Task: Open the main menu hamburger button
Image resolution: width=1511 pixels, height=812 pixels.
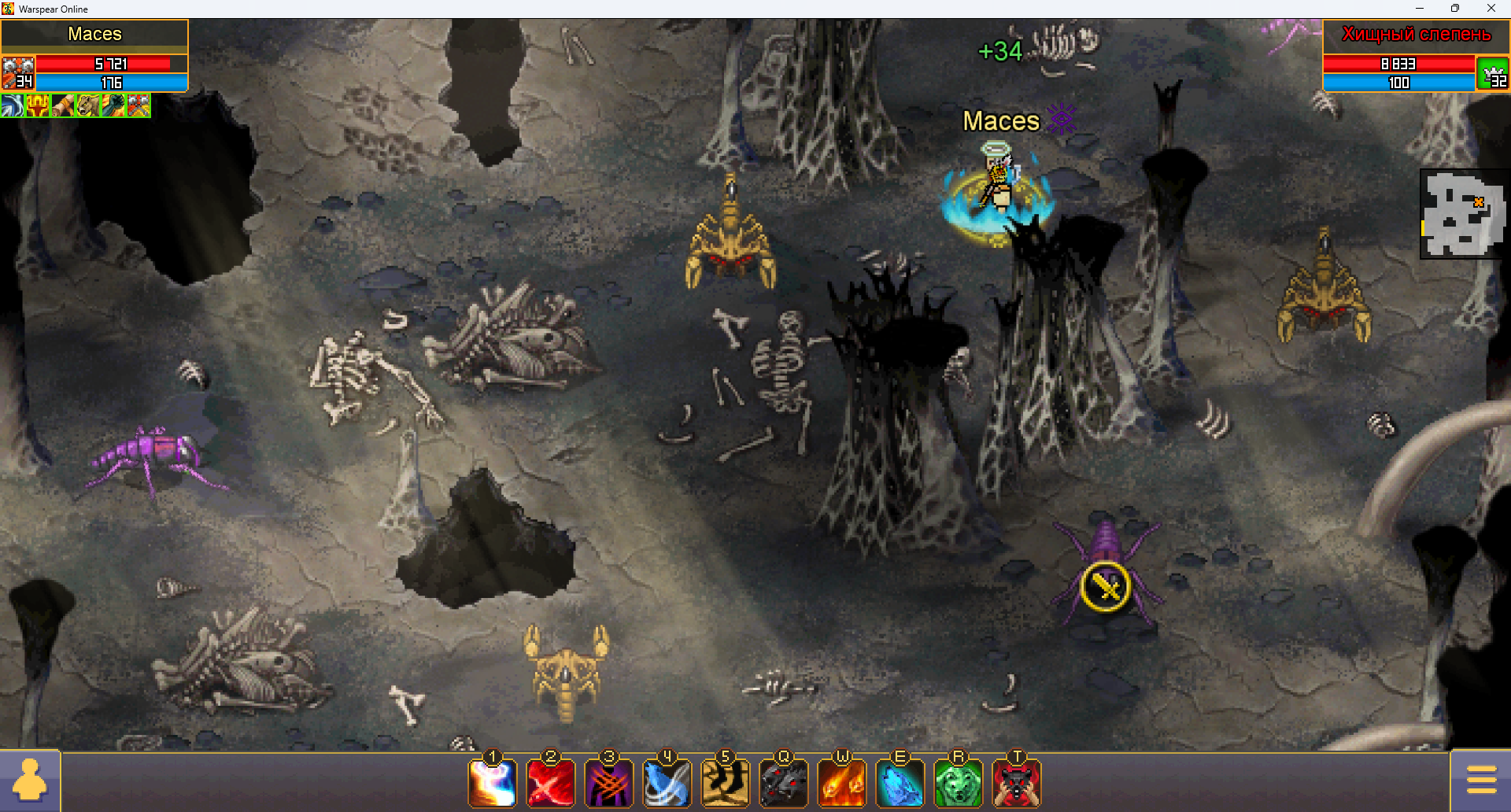Action: 1481,781
